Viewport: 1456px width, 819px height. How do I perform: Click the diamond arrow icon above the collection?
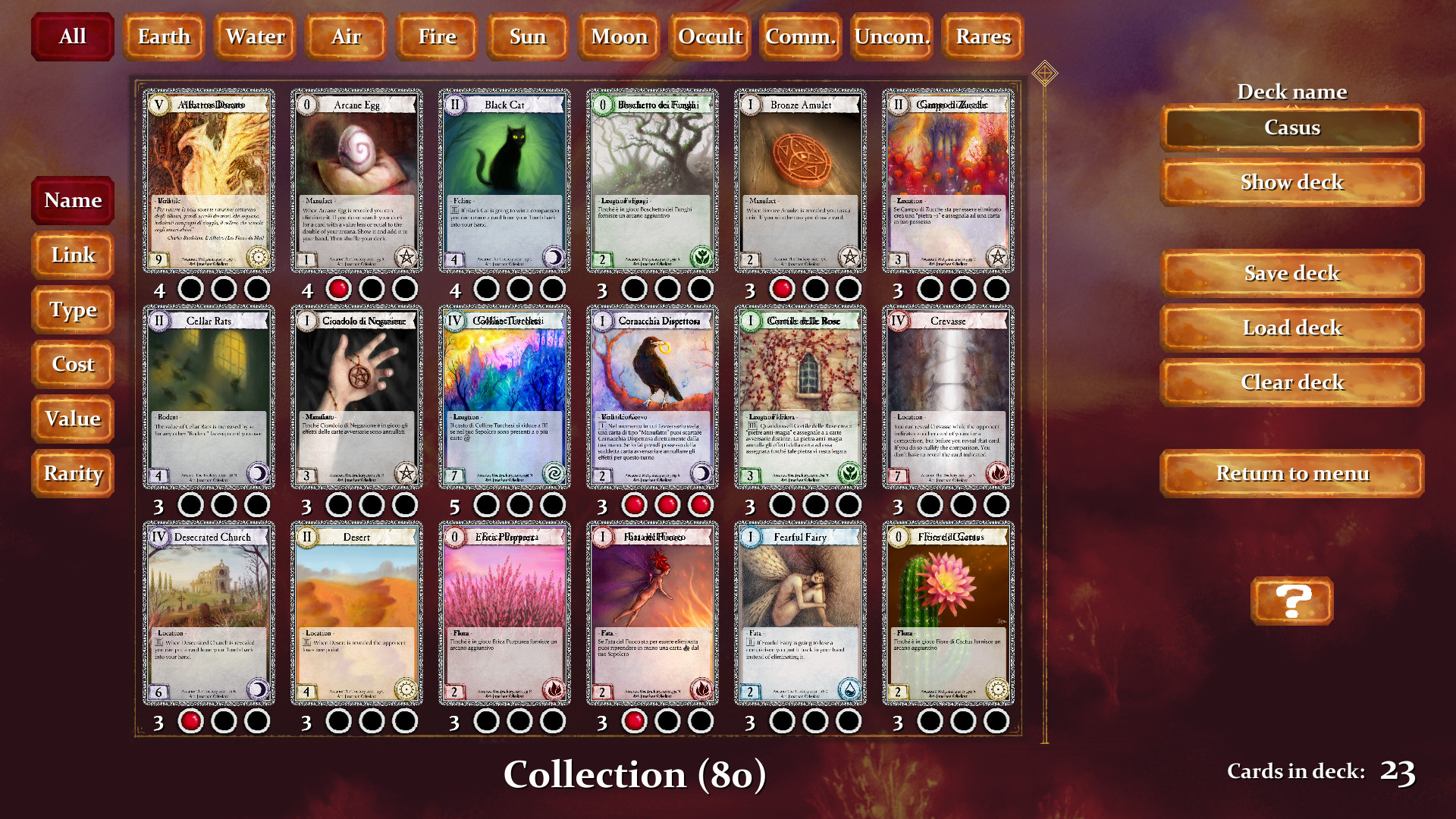click(1046, 72)
